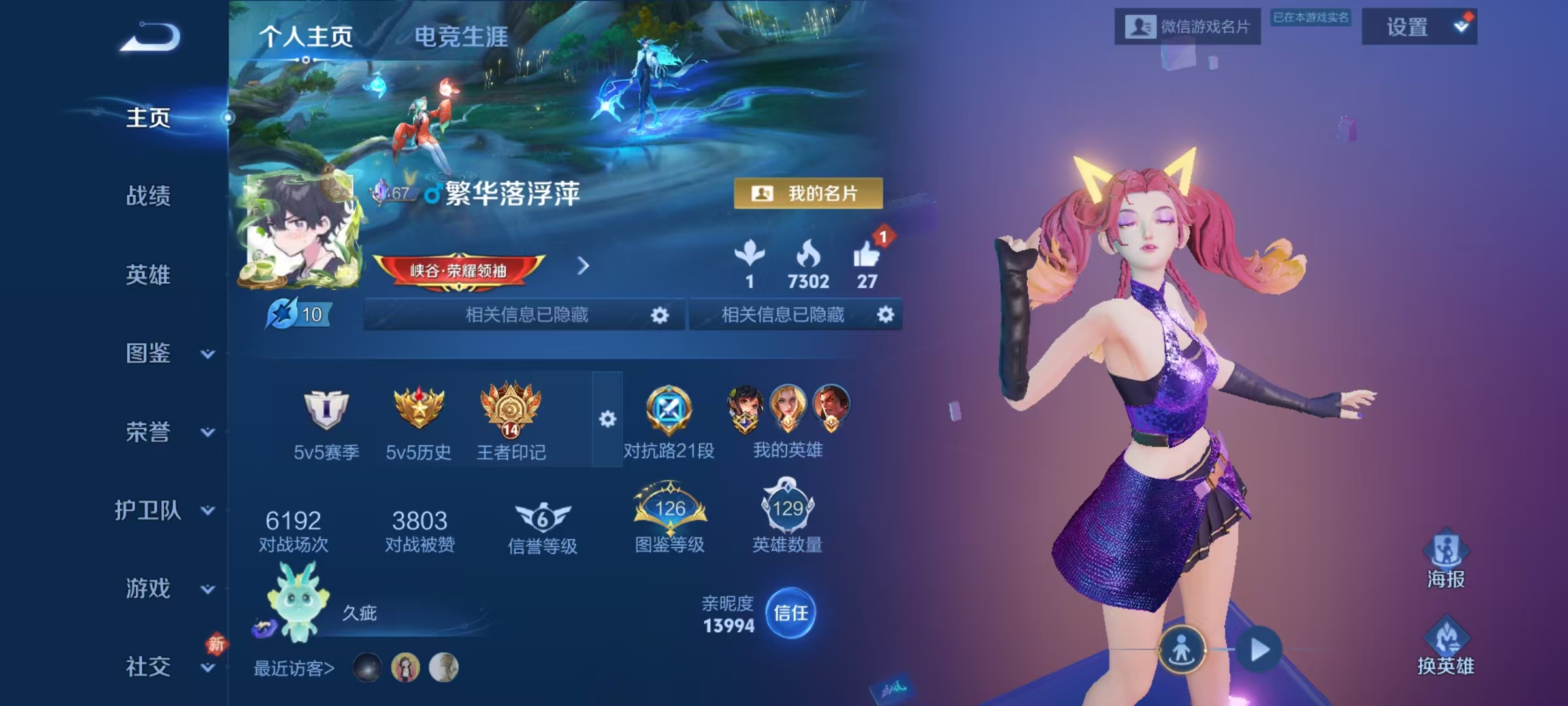1568x706 pixels.
Task: Open the 设置 dropdown
Action: 1419,27
